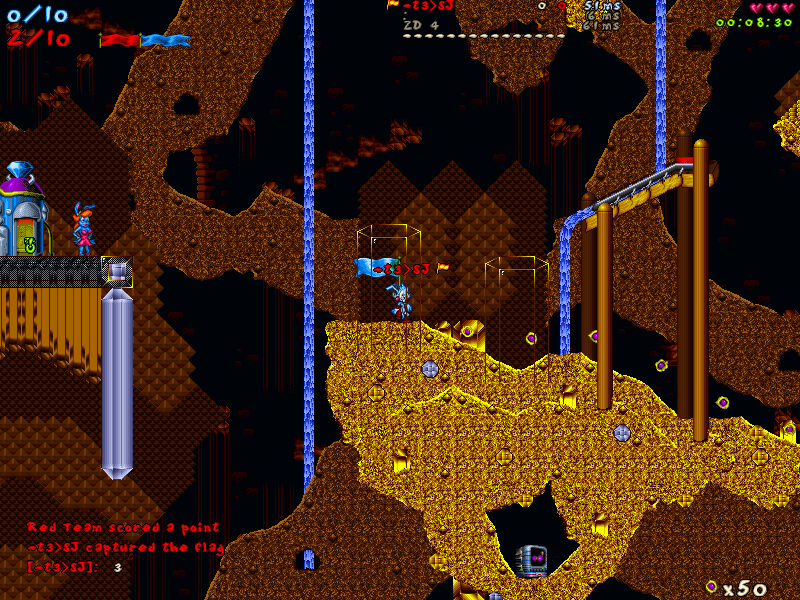The image size is (800, 600).
Task: Click the red team flag icon
Action: (119, 40)
